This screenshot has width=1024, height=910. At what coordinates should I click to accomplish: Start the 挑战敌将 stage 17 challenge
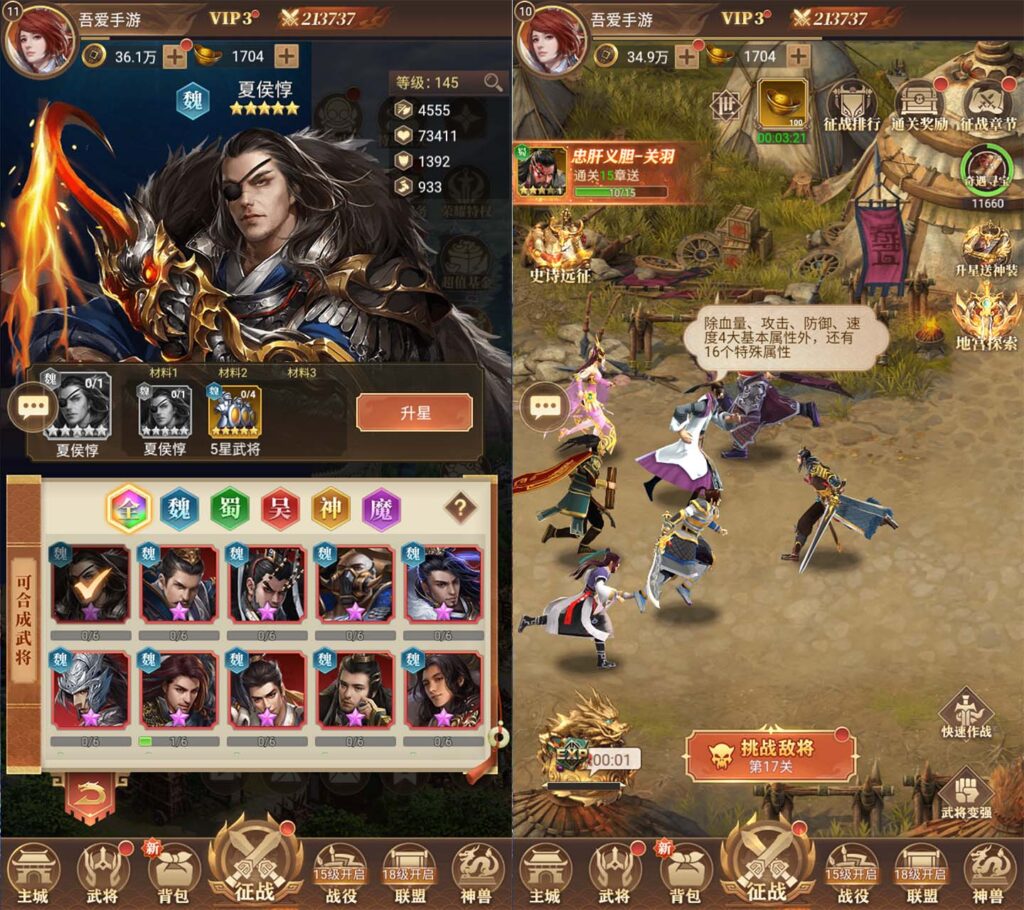point(770,756)
